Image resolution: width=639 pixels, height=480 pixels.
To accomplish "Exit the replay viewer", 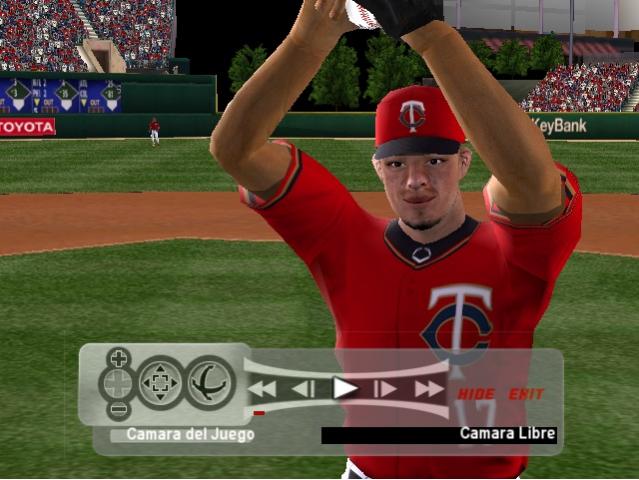I will click(x=526, y=394).
